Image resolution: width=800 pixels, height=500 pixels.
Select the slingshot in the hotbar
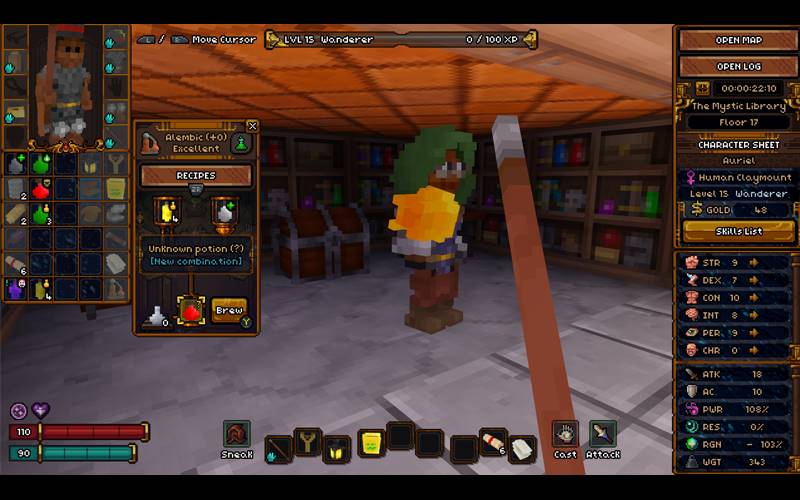pyautogui.click(x=308, y=442)
